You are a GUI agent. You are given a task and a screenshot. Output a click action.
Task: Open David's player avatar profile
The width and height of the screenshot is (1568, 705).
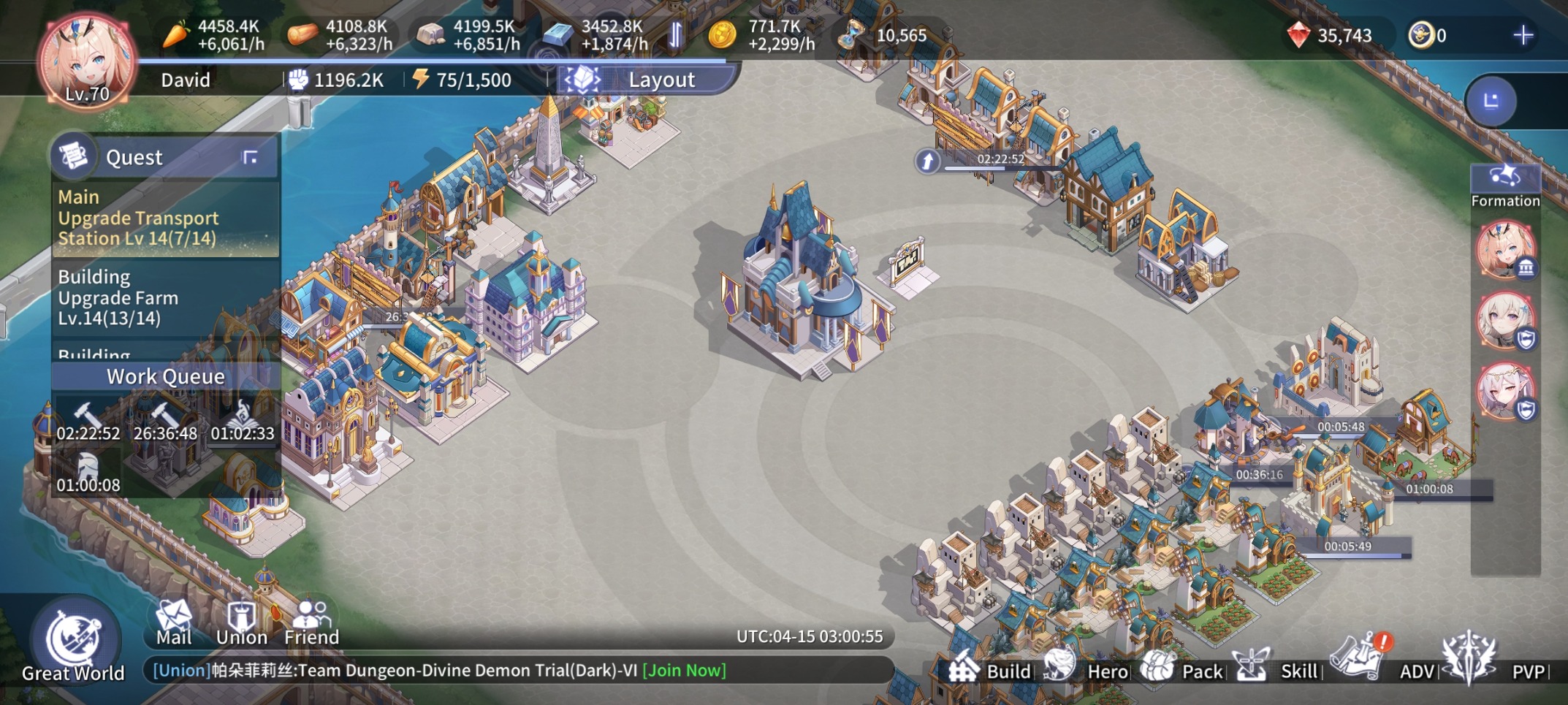pyautogui.click(x=86, y=62)
